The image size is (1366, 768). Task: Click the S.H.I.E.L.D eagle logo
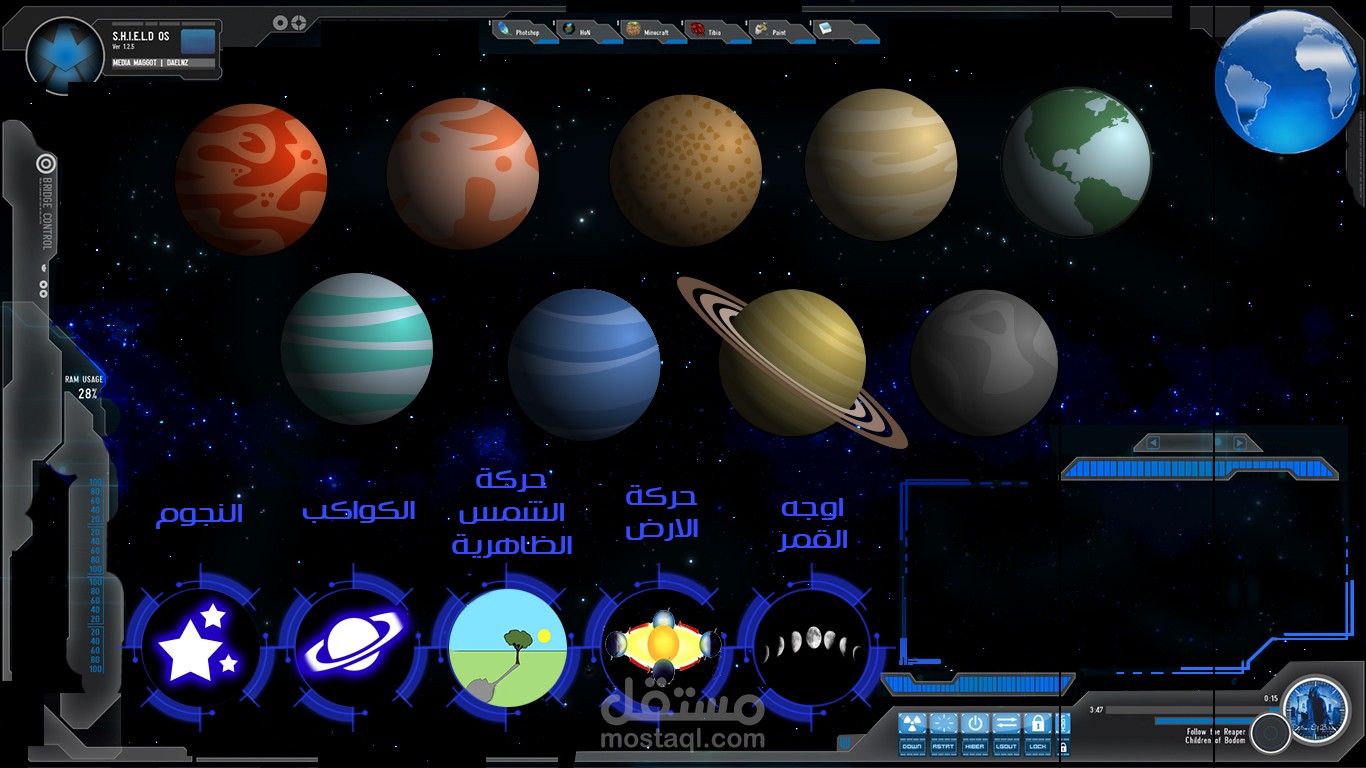coord(65,51)
